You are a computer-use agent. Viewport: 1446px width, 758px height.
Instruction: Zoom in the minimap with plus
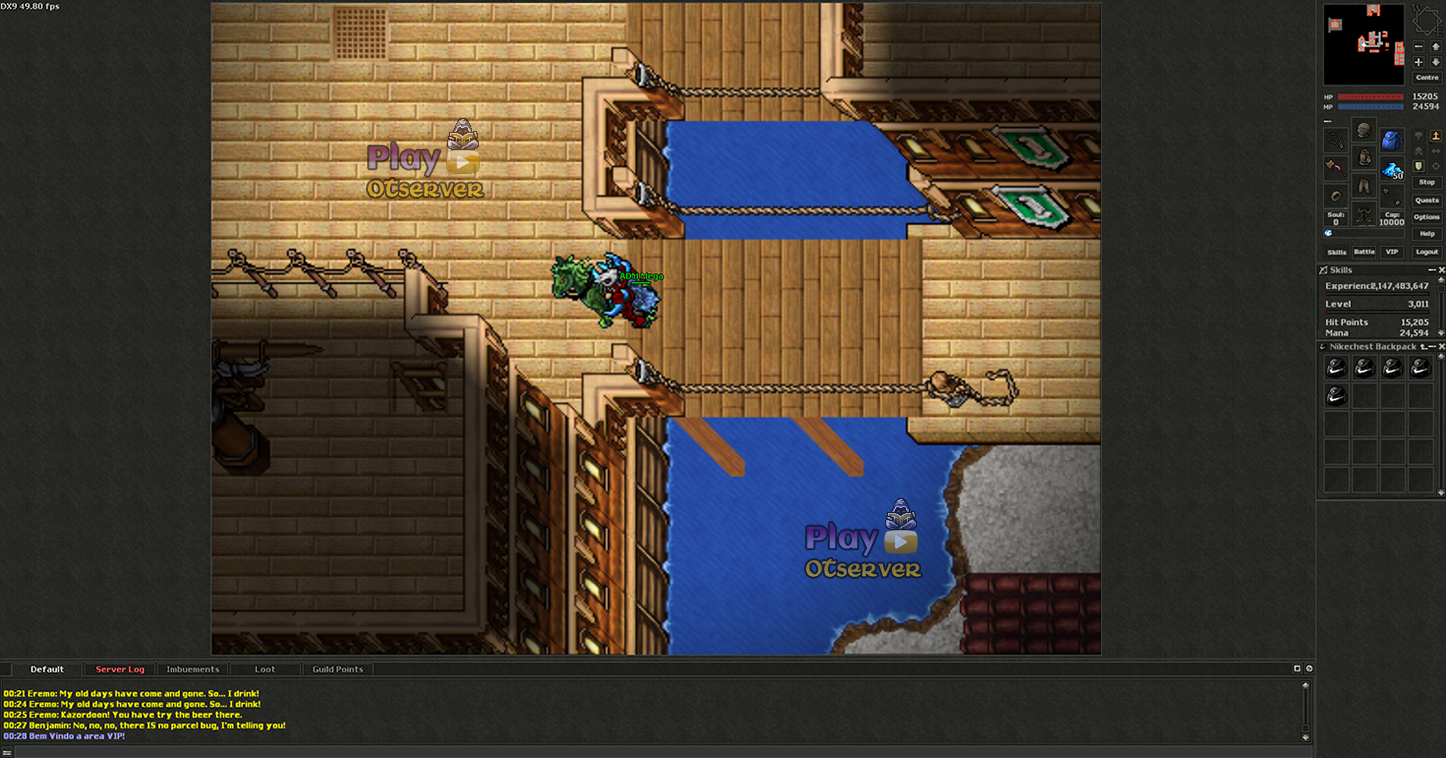1418,62
